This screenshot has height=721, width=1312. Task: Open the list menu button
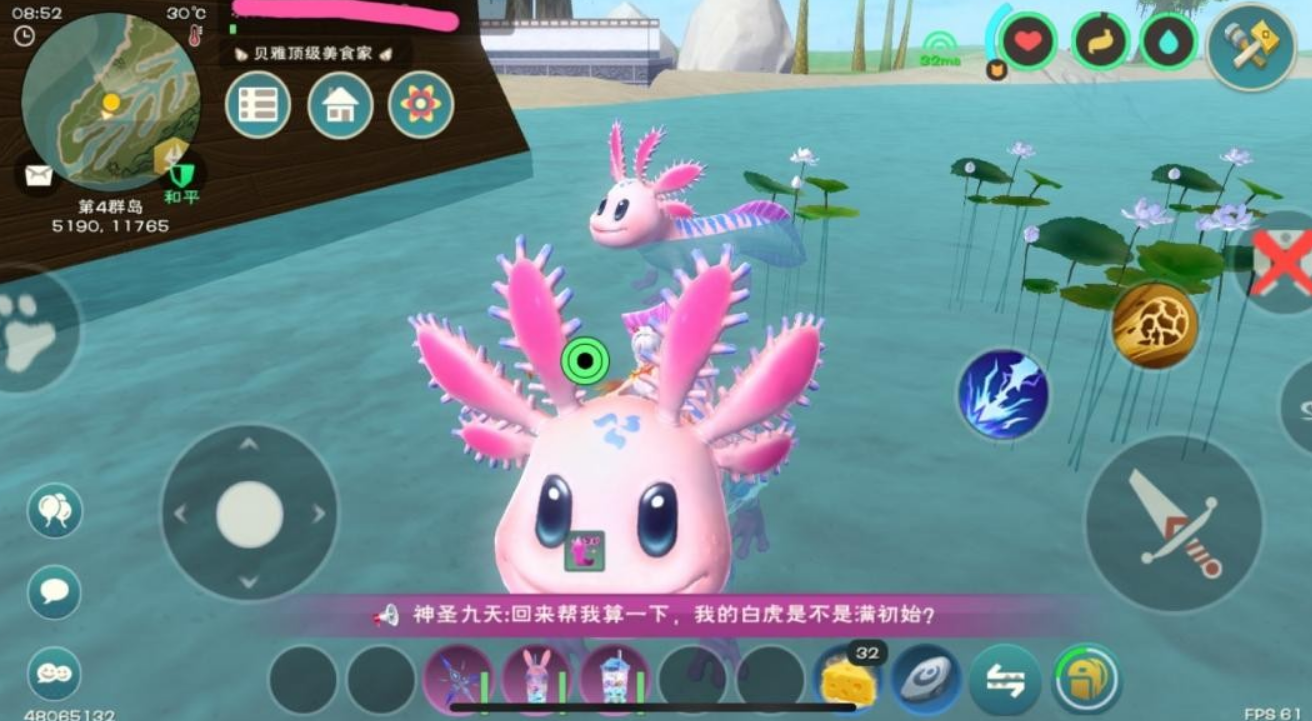coord(258,105)
